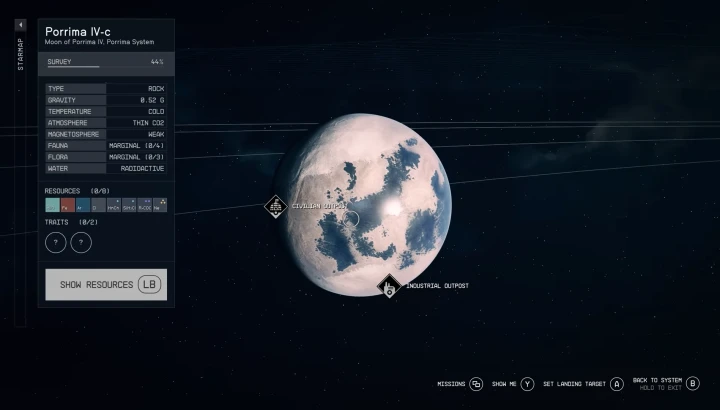720x410 pixels.
Task: Open the Missions option
Action: pos(476,383)
